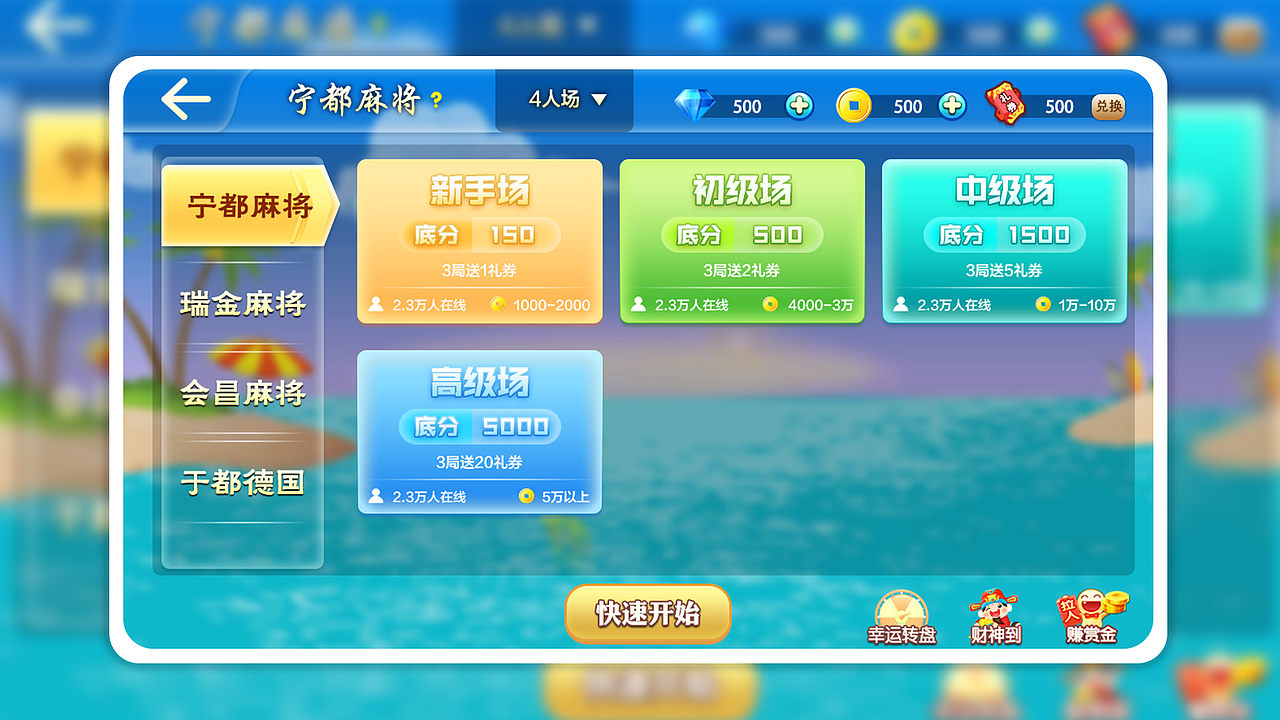Viewport: 1280px width, 720px height.
Task: Click the red 礼券 ticket icon
Action: click(1004, 104)
